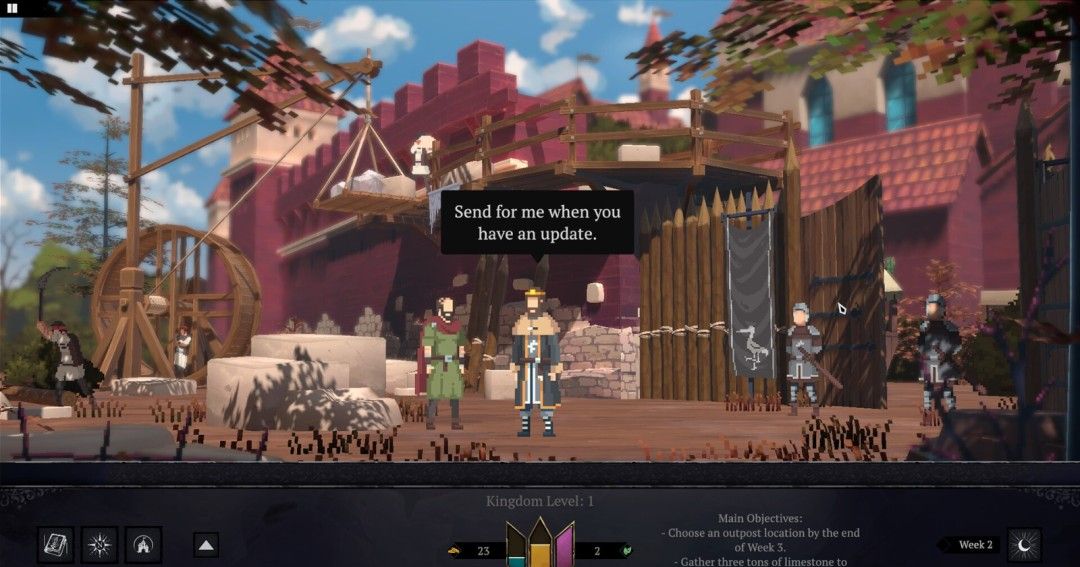Click the pause icon in the corner
Viewport: 1080px width, 567px height.
[x=13, y=7]
